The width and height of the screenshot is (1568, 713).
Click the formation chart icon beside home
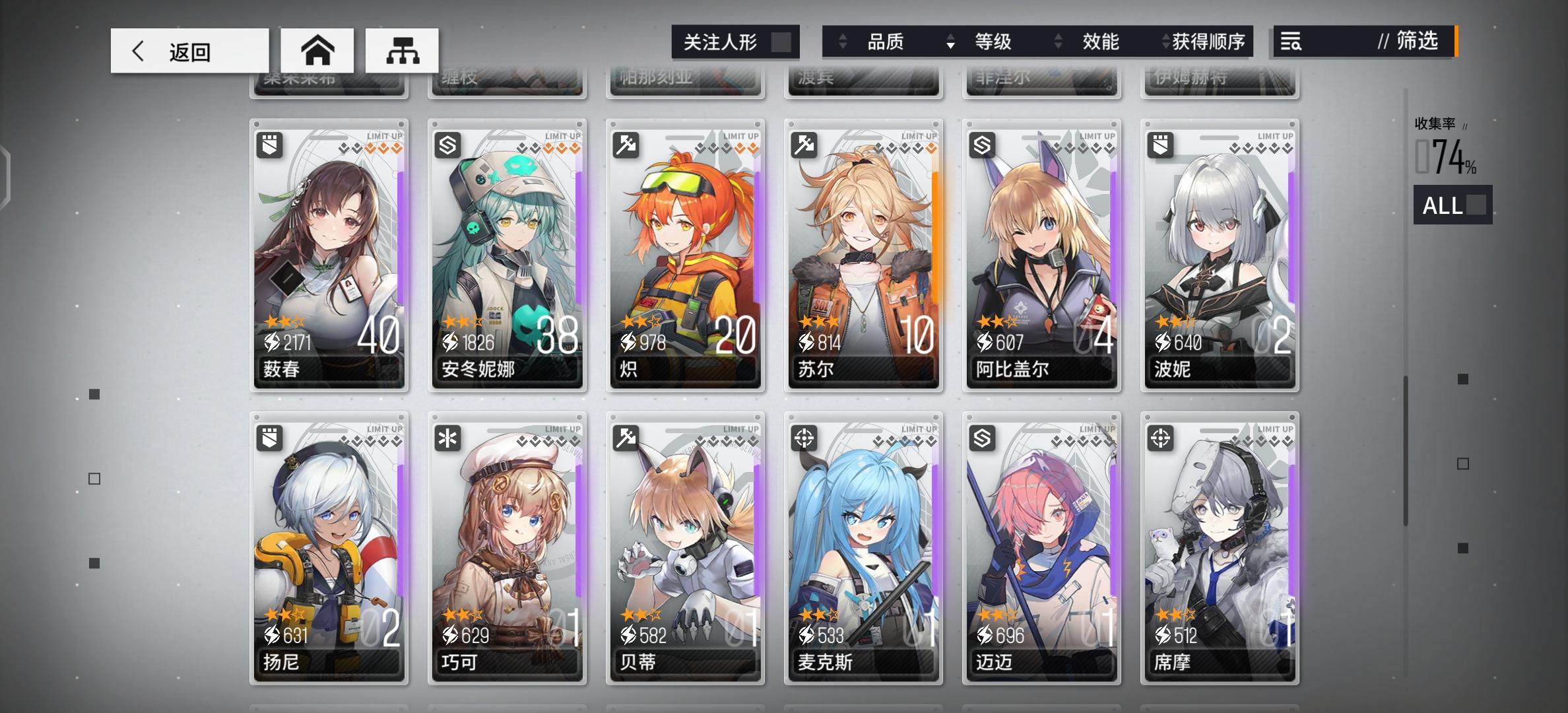pos(401,50)
